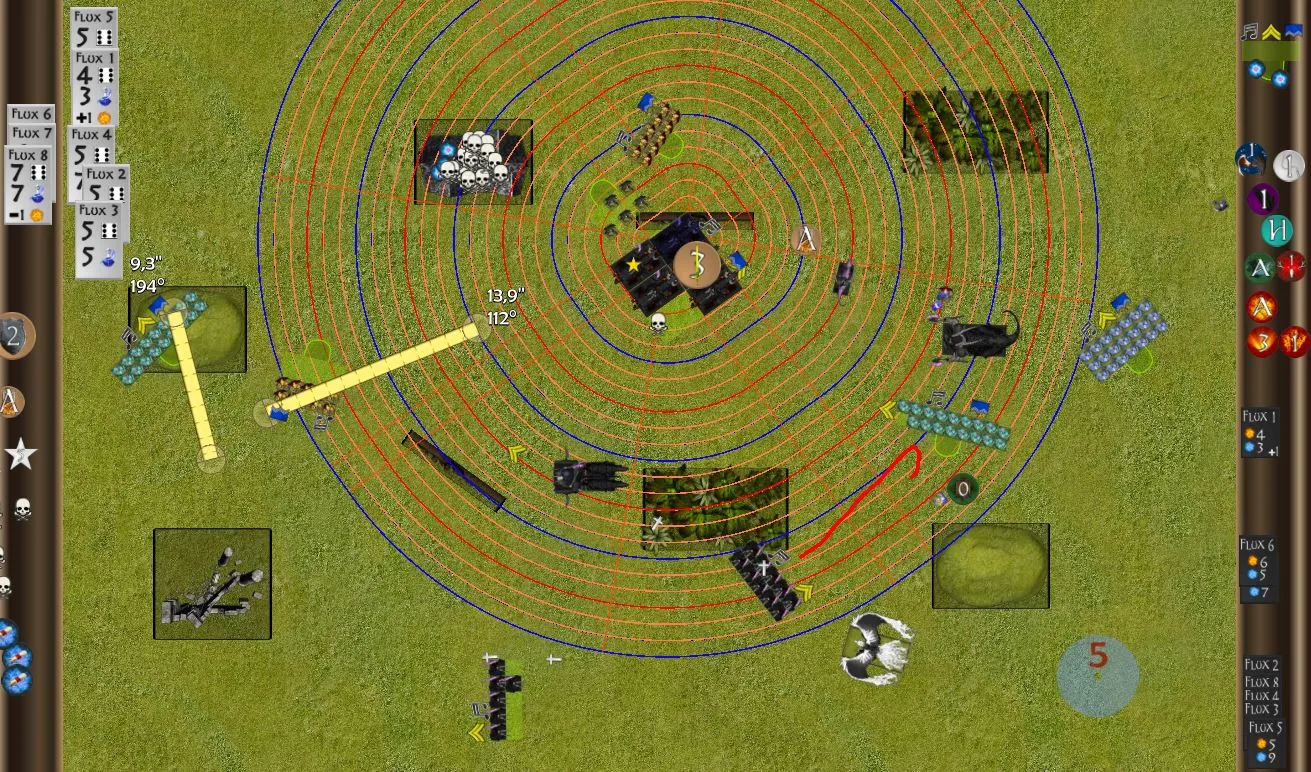The image size is (1311, 772).
Task: Select the white Flux 6 card
Action: coord(32,114)
